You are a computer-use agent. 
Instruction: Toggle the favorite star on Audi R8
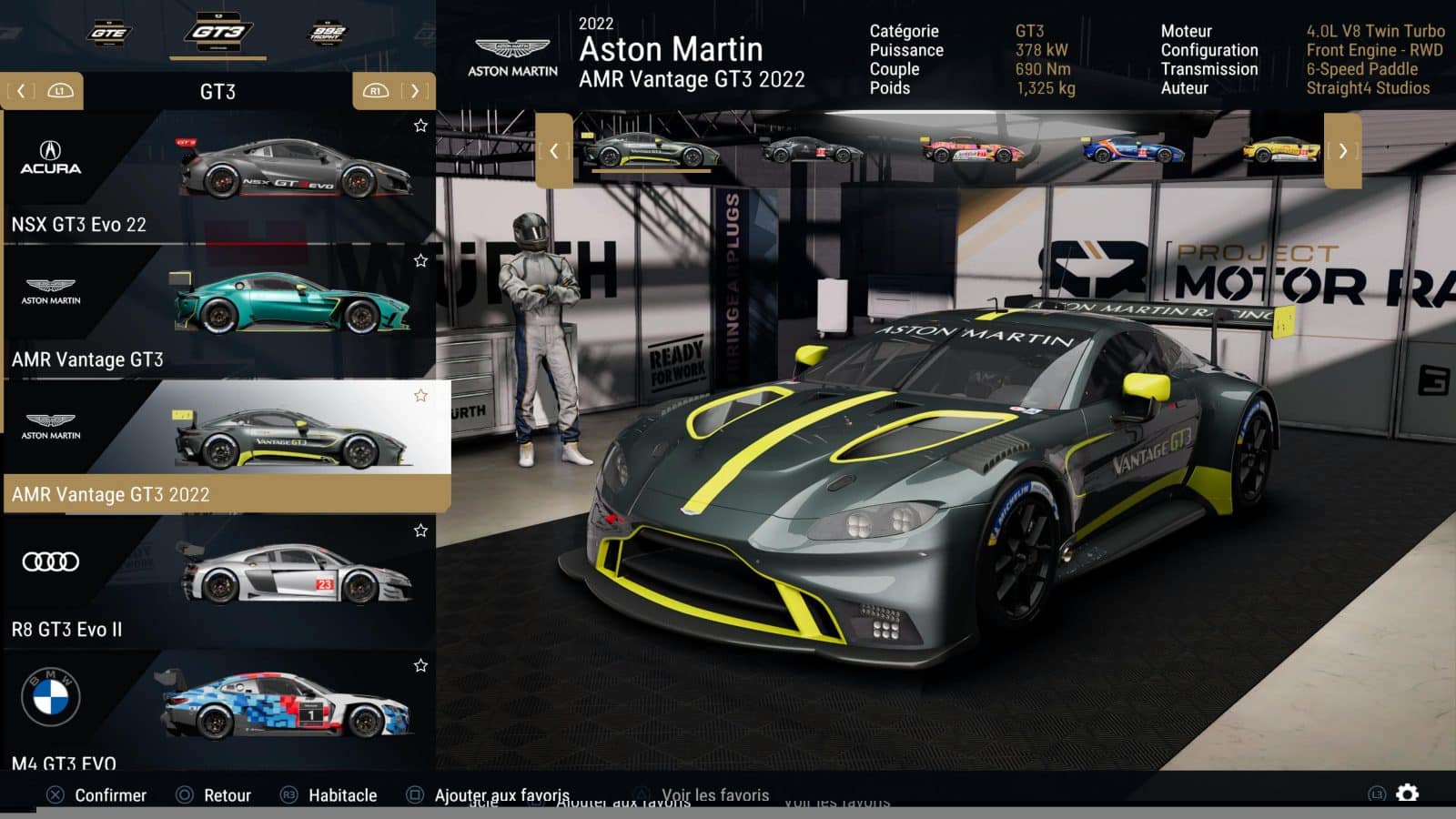pyautogui.click(x=420, y=531)
